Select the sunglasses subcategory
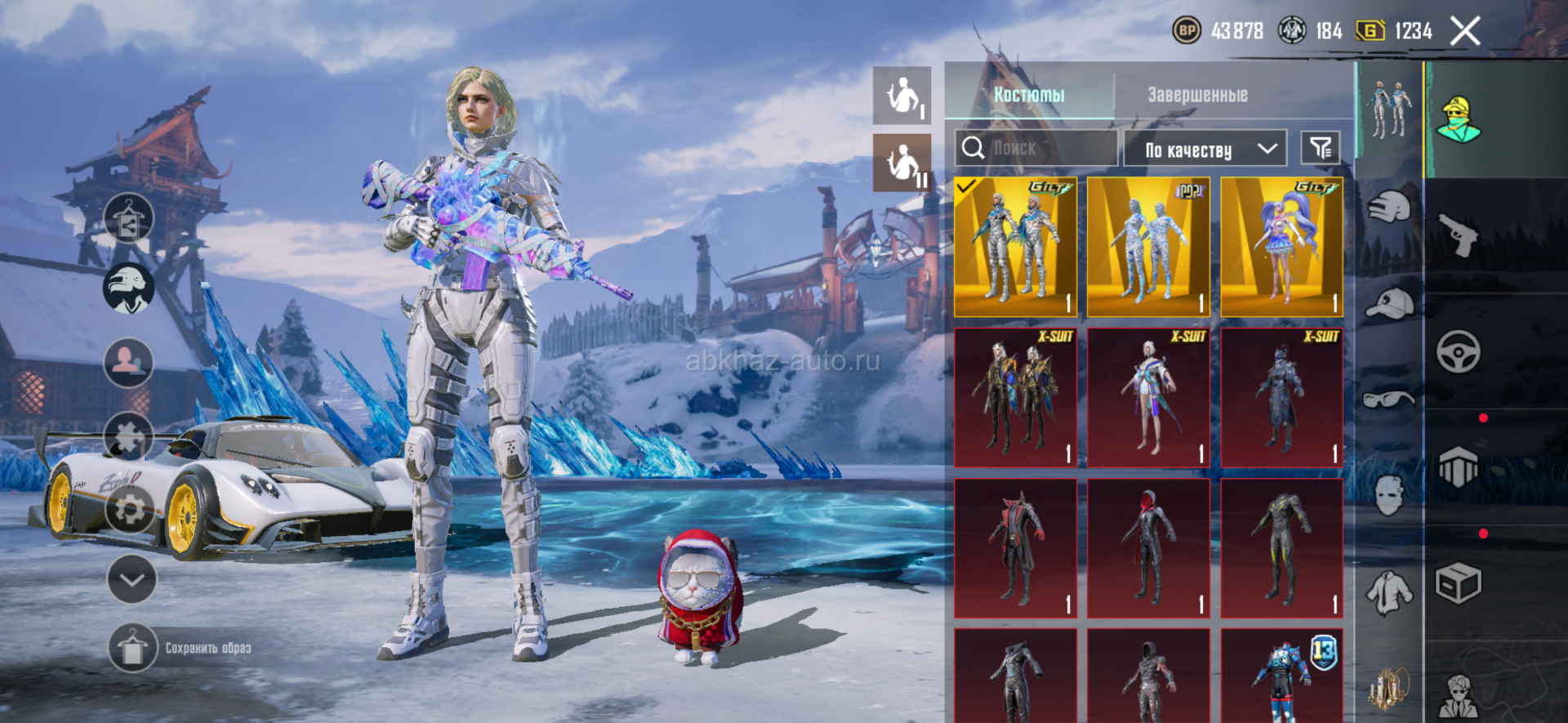Image resolution: width=1568 pixels, height=723 pixels. [1388, 399]
